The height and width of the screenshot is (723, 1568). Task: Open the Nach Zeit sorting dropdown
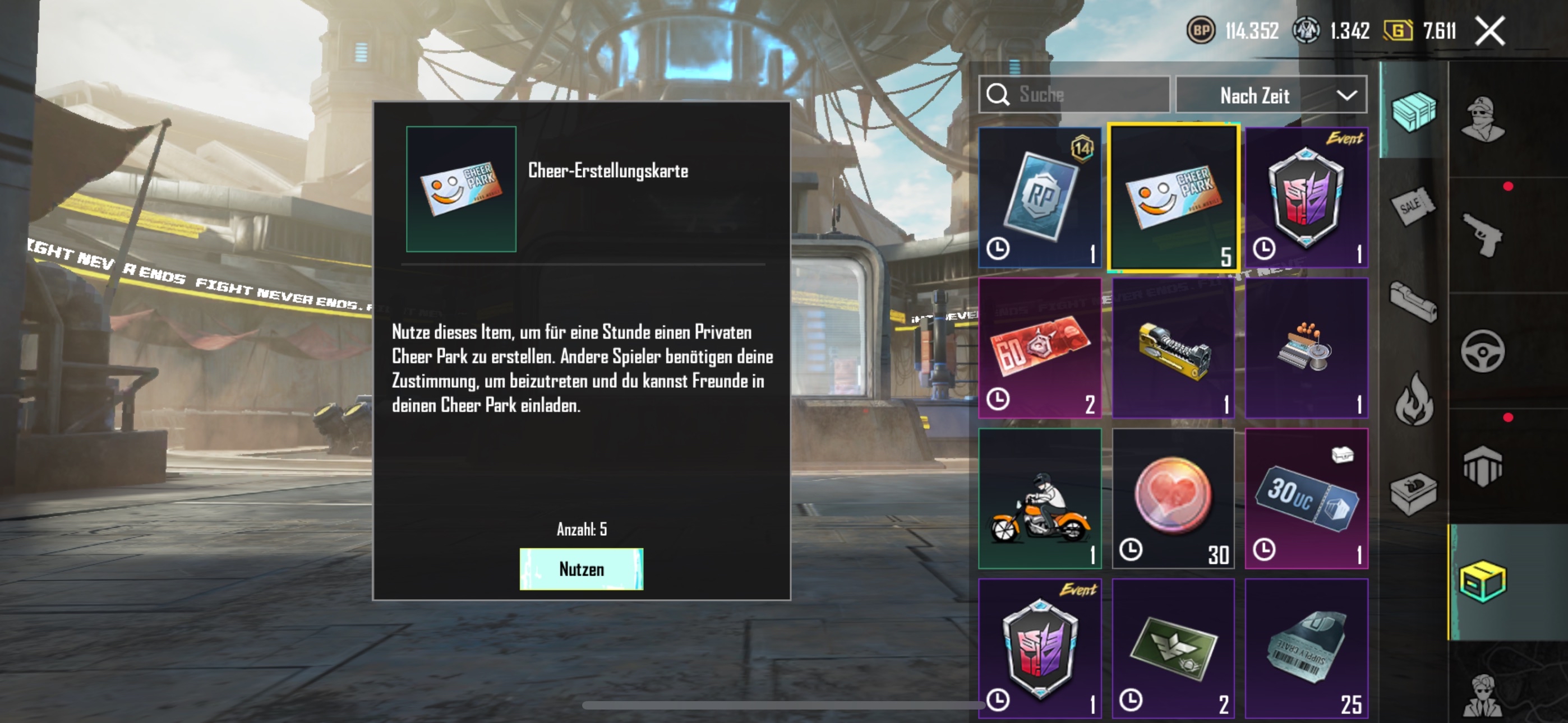(x=1271, y=95)
